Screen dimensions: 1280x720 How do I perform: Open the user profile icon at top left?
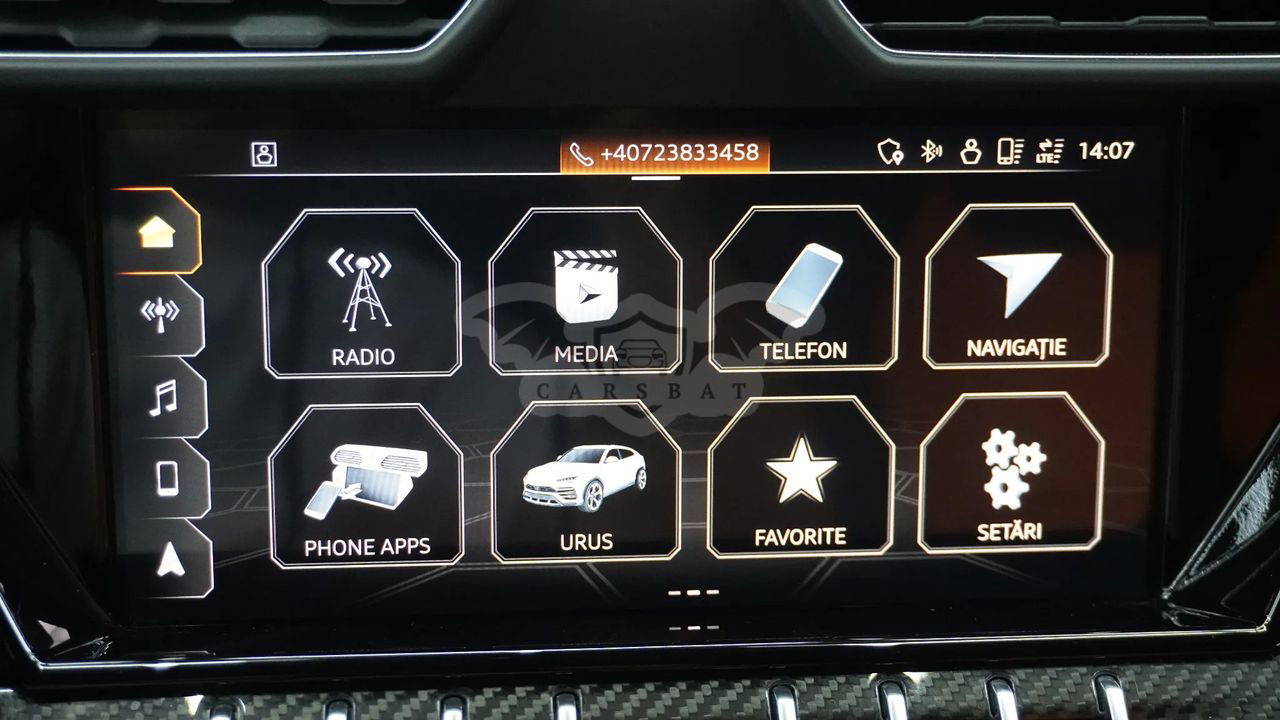pyautogui.click(x=264, y=154)
